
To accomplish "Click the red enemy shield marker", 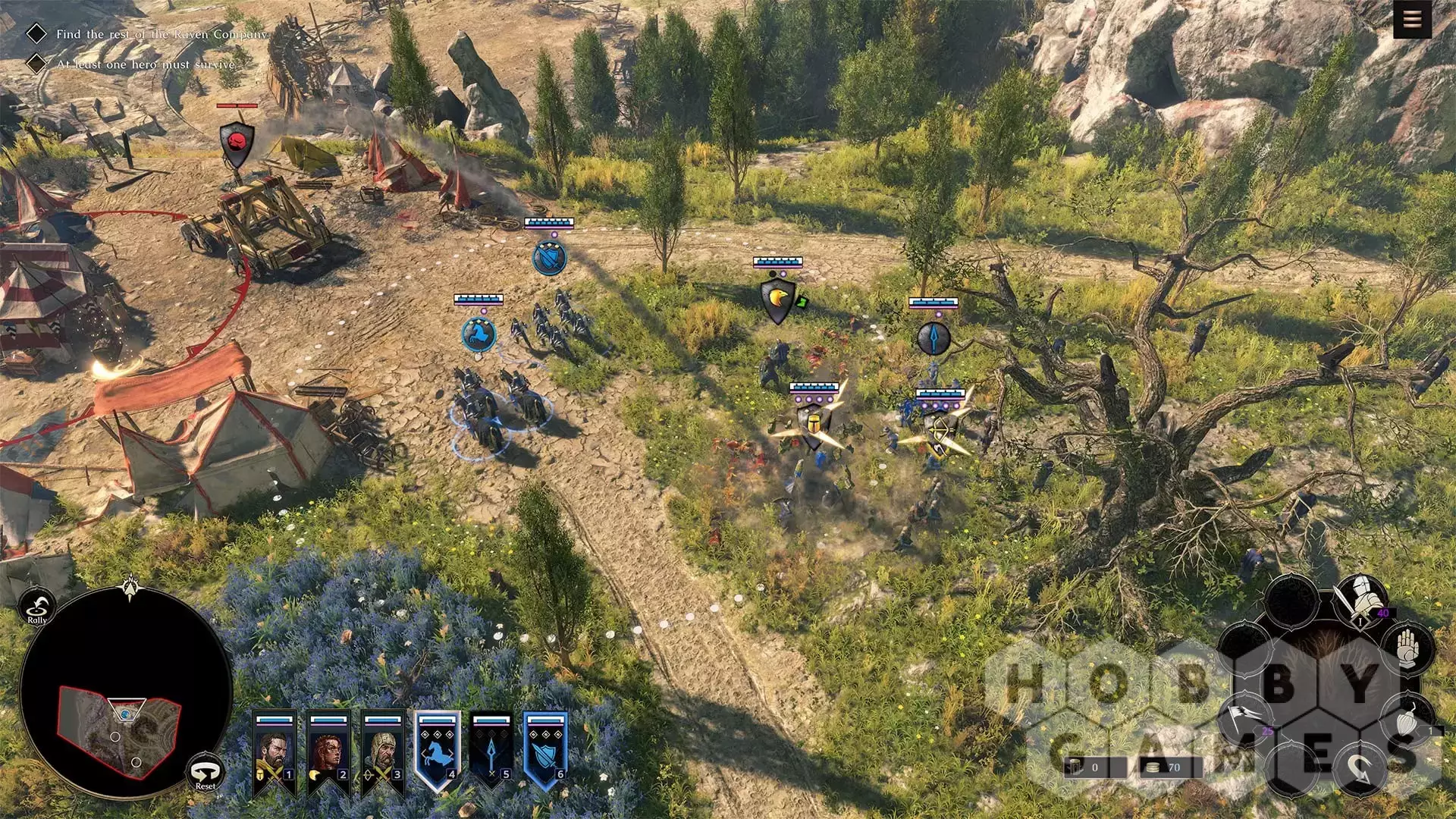I will pos(237,143).
